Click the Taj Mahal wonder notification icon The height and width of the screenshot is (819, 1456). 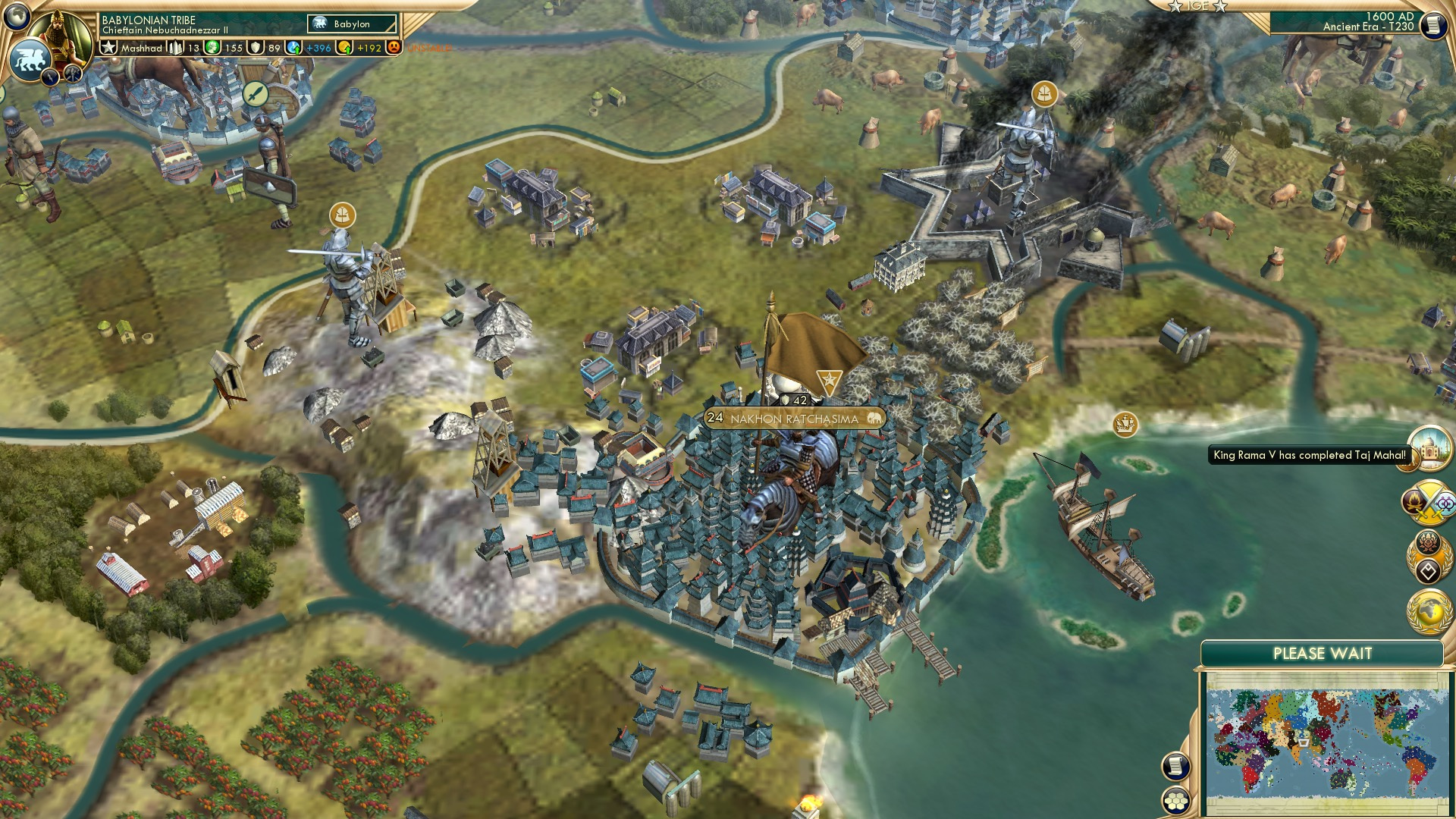tap(1430, 447)
